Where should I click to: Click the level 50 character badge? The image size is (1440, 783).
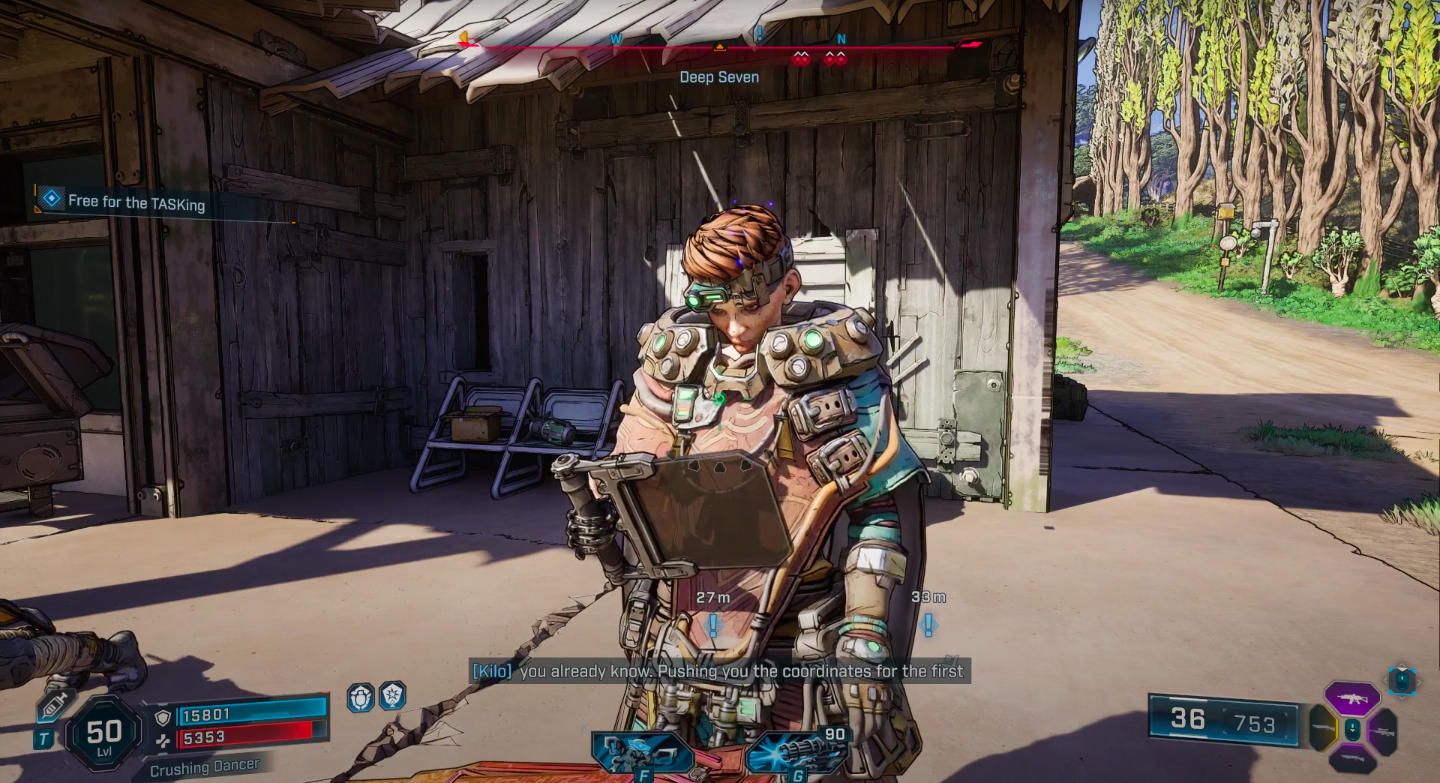(105, 735)
